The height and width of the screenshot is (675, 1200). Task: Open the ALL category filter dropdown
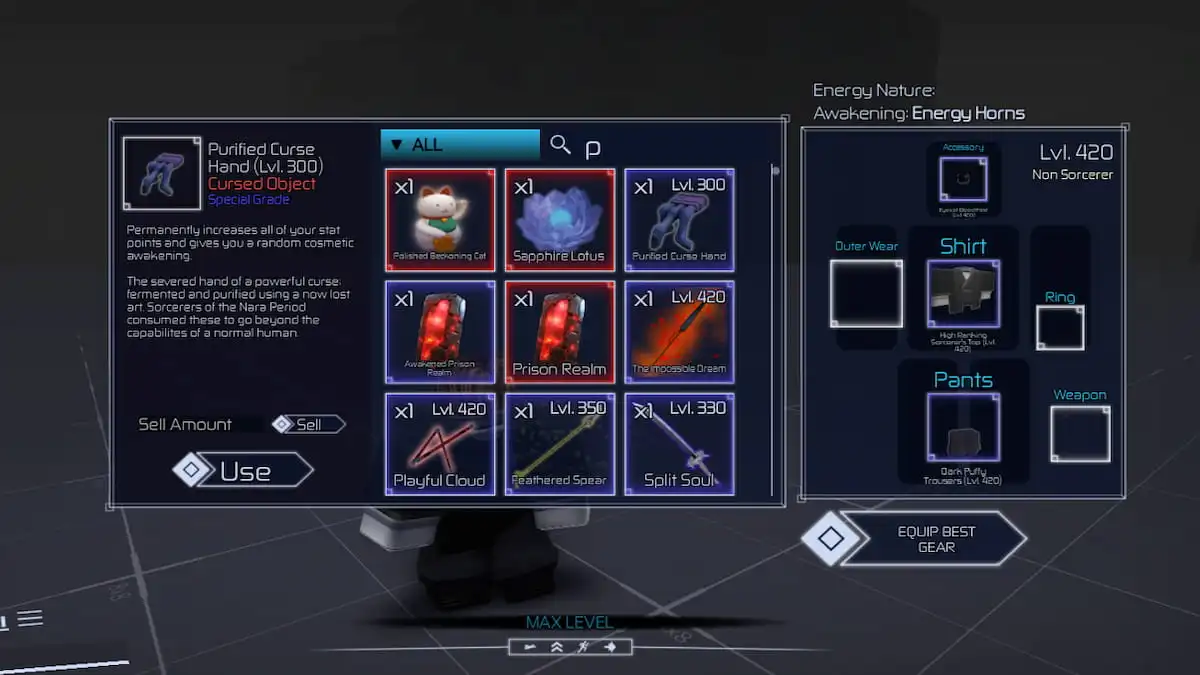(460, 145)
